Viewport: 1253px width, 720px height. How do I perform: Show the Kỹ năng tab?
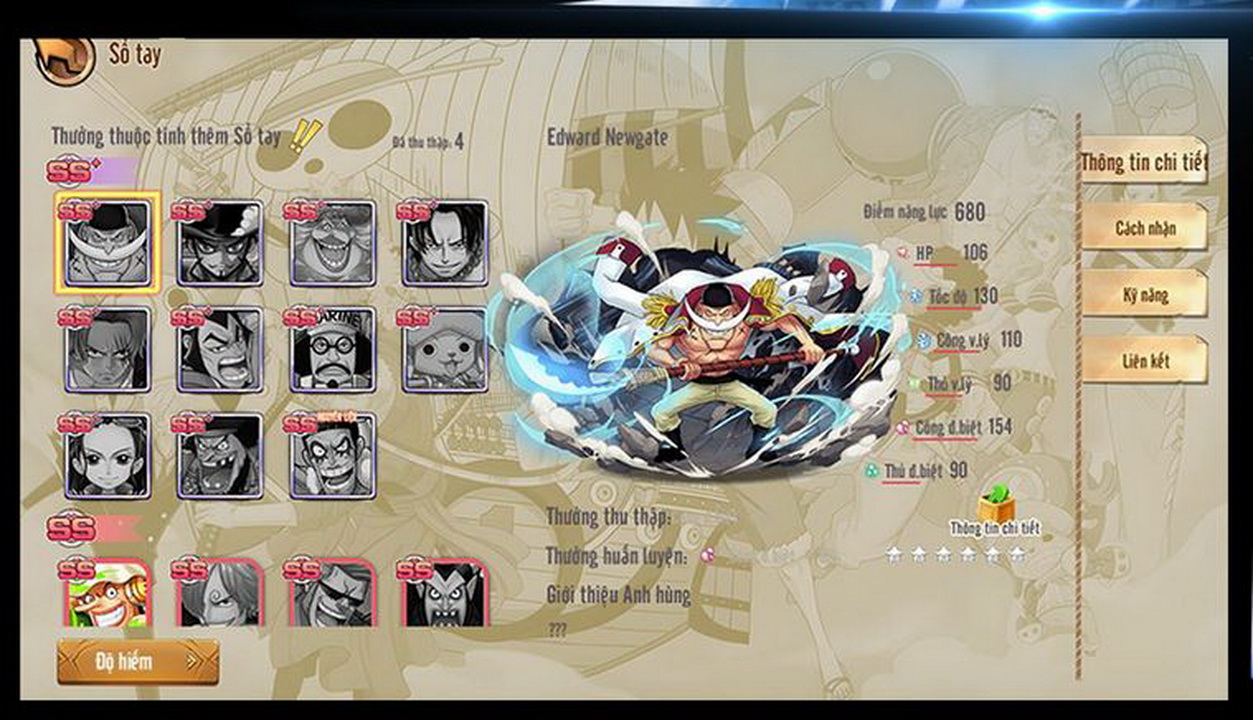coord(1145,295)
